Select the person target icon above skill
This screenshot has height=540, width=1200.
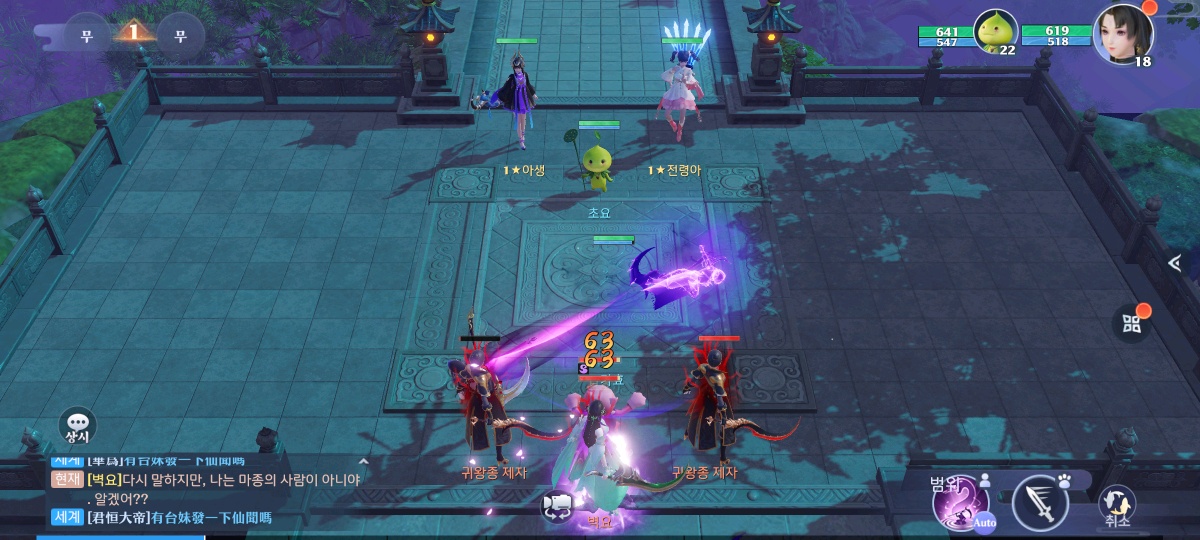(x=985, y=480)
